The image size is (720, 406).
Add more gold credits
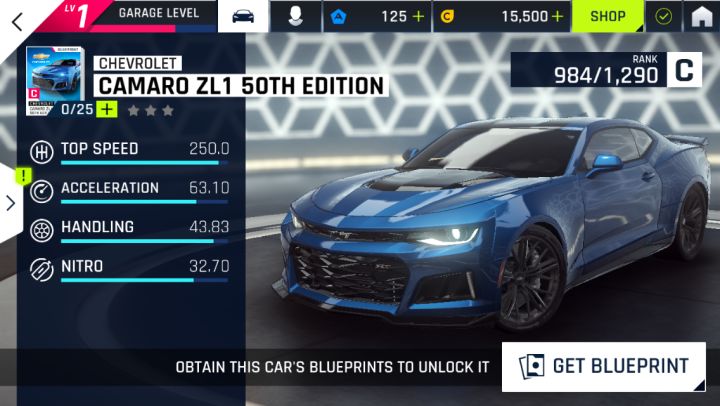click(557, 17)
